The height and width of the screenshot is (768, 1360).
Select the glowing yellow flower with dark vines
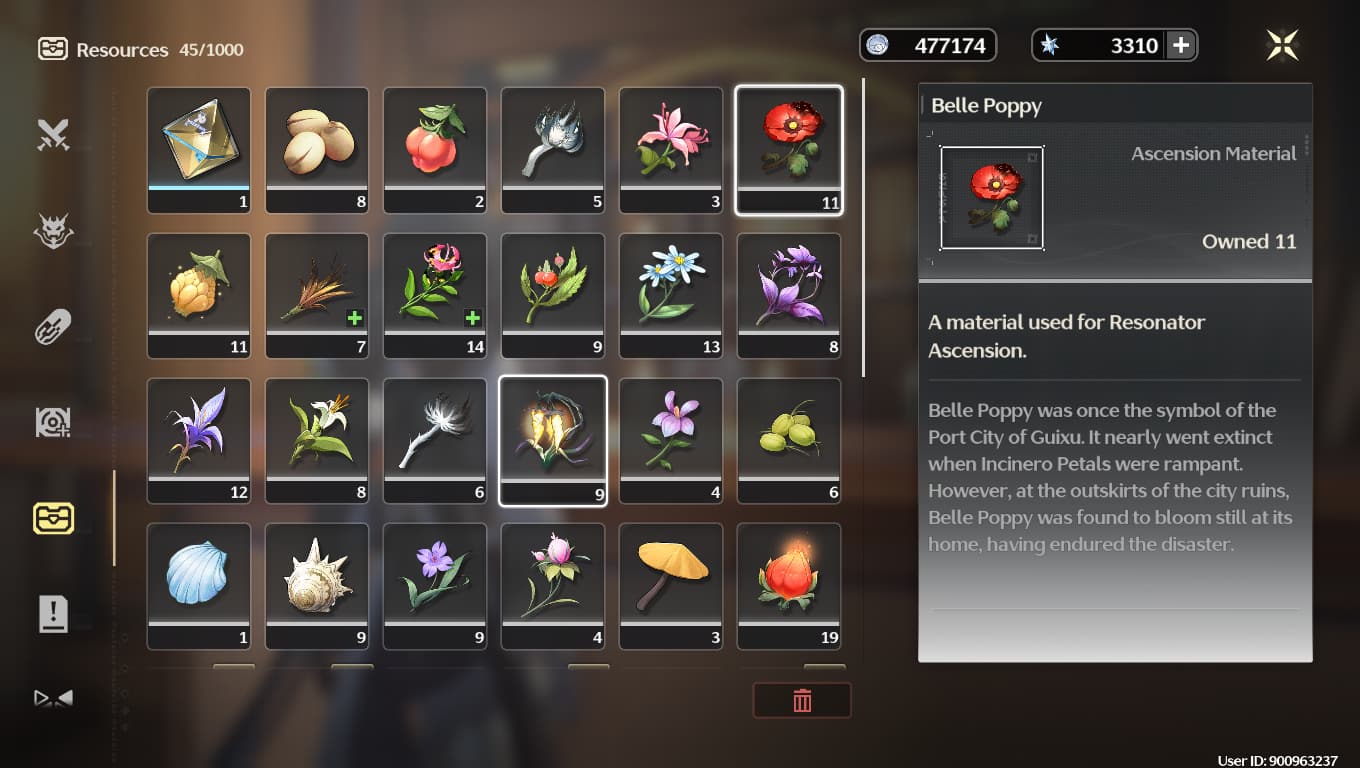pos(553,441)
